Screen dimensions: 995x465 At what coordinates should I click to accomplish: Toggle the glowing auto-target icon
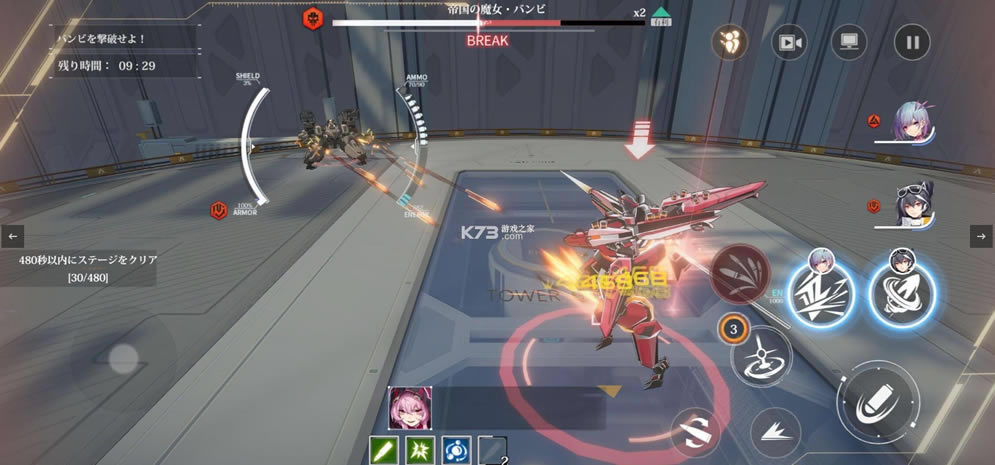[x=730, y=43]
